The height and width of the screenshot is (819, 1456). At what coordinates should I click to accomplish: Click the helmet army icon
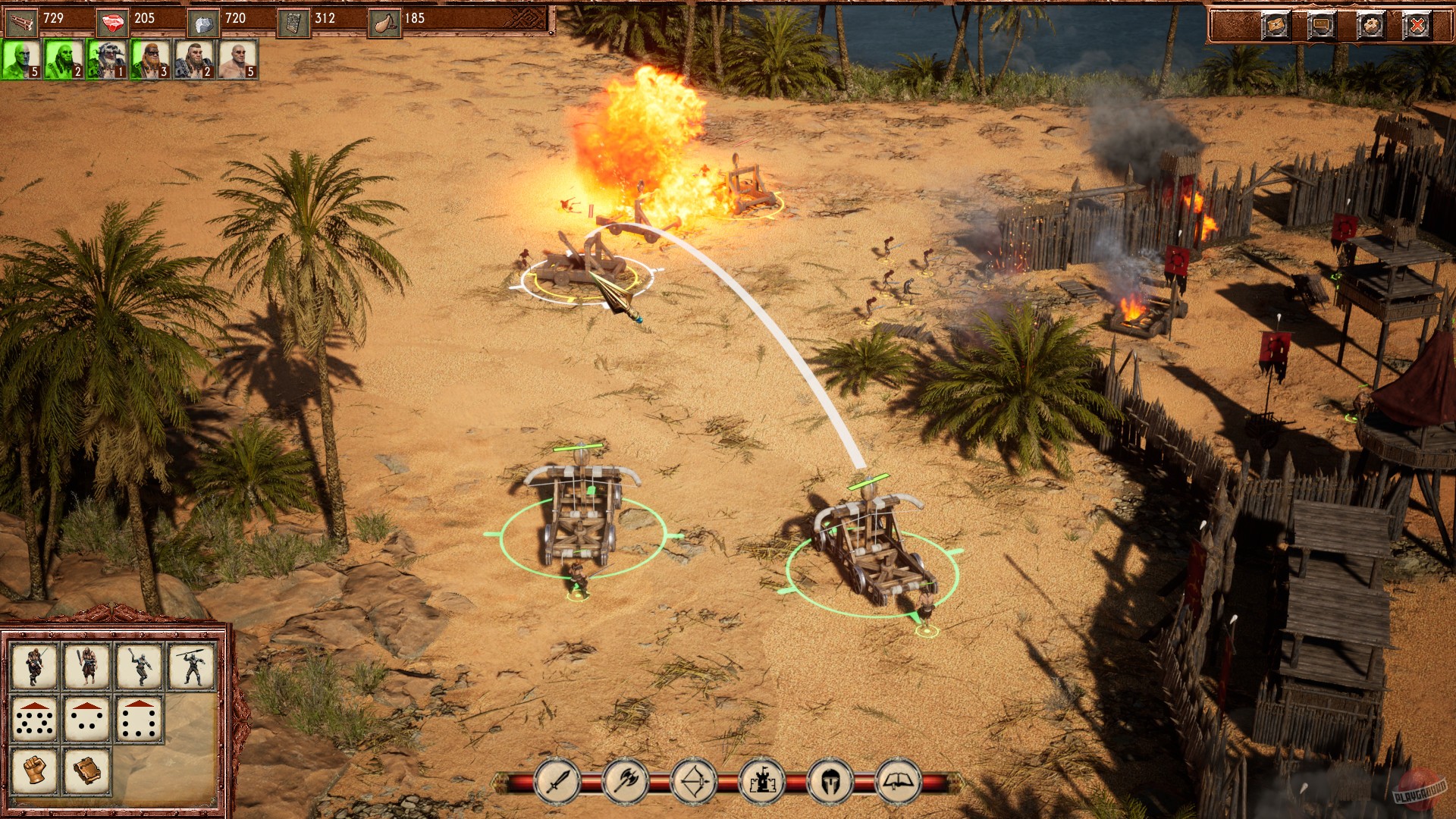coord(831,781)
